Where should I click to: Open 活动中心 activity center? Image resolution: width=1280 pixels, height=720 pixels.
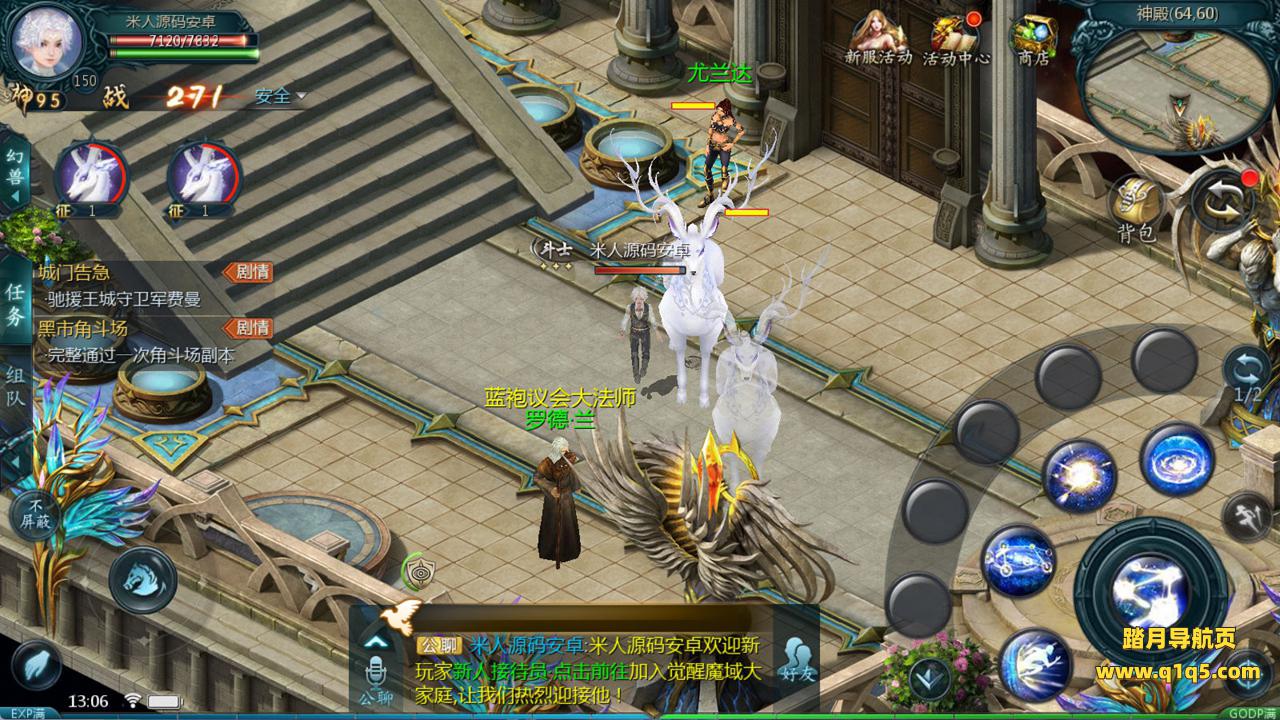click(x=956, y=40)
